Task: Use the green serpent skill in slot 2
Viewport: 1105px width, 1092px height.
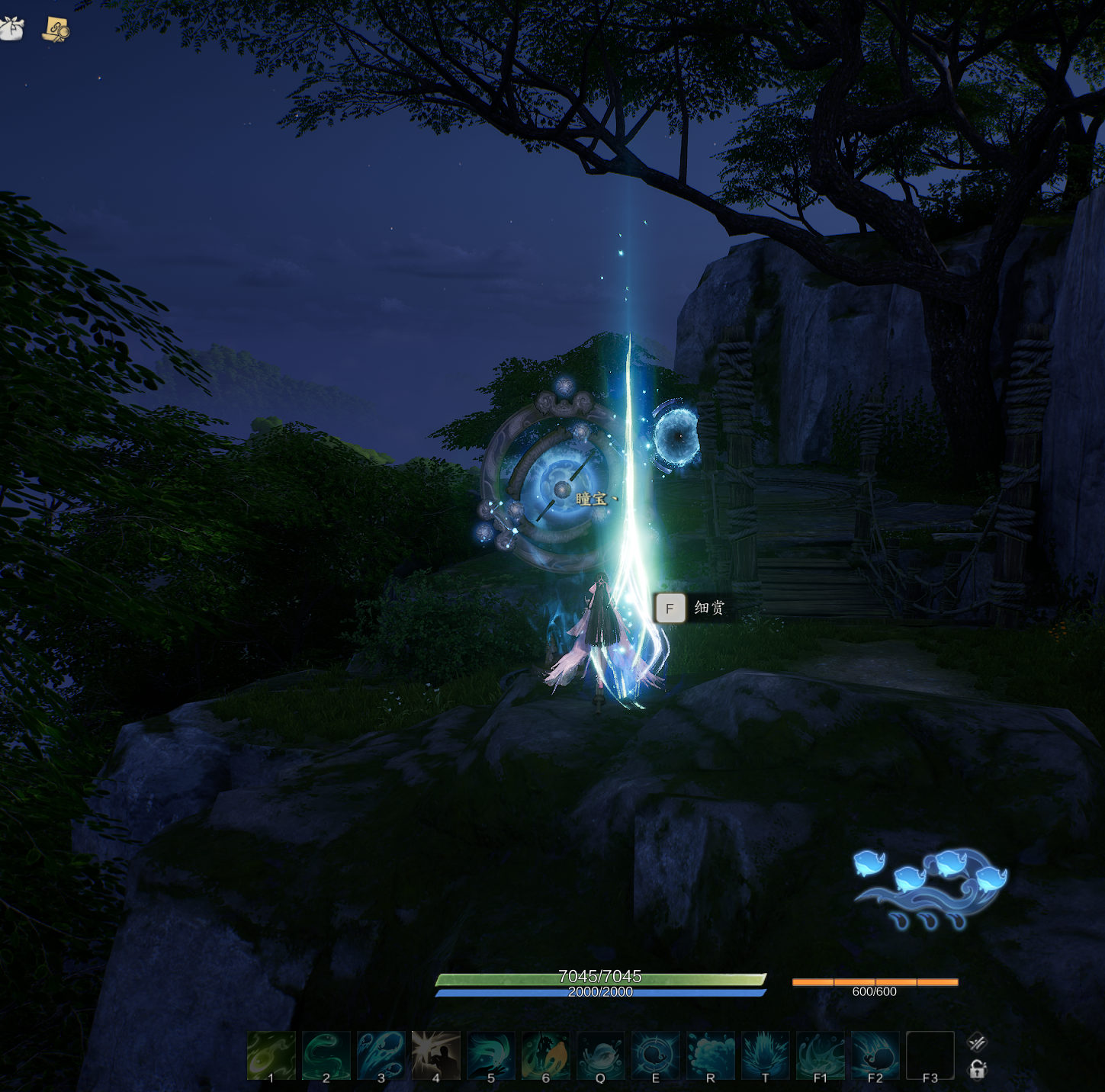Action: 326,1055
